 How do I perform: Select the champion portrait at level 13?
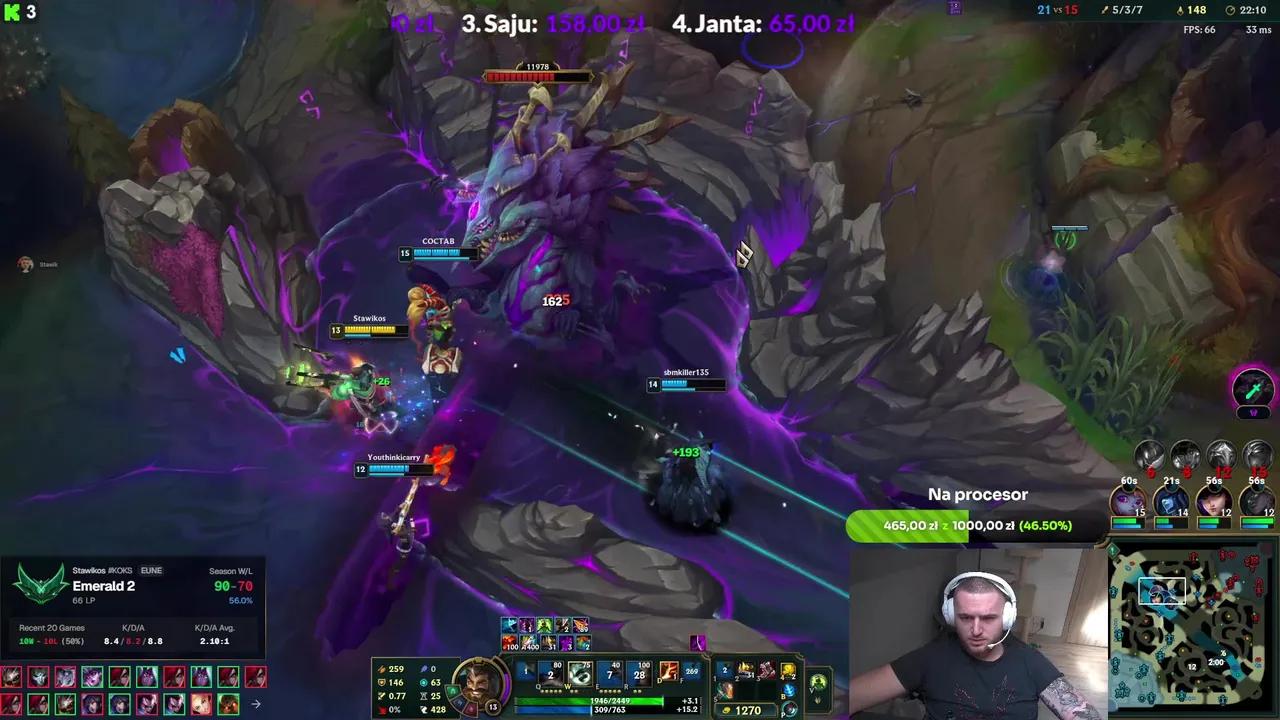pos(480,683)
